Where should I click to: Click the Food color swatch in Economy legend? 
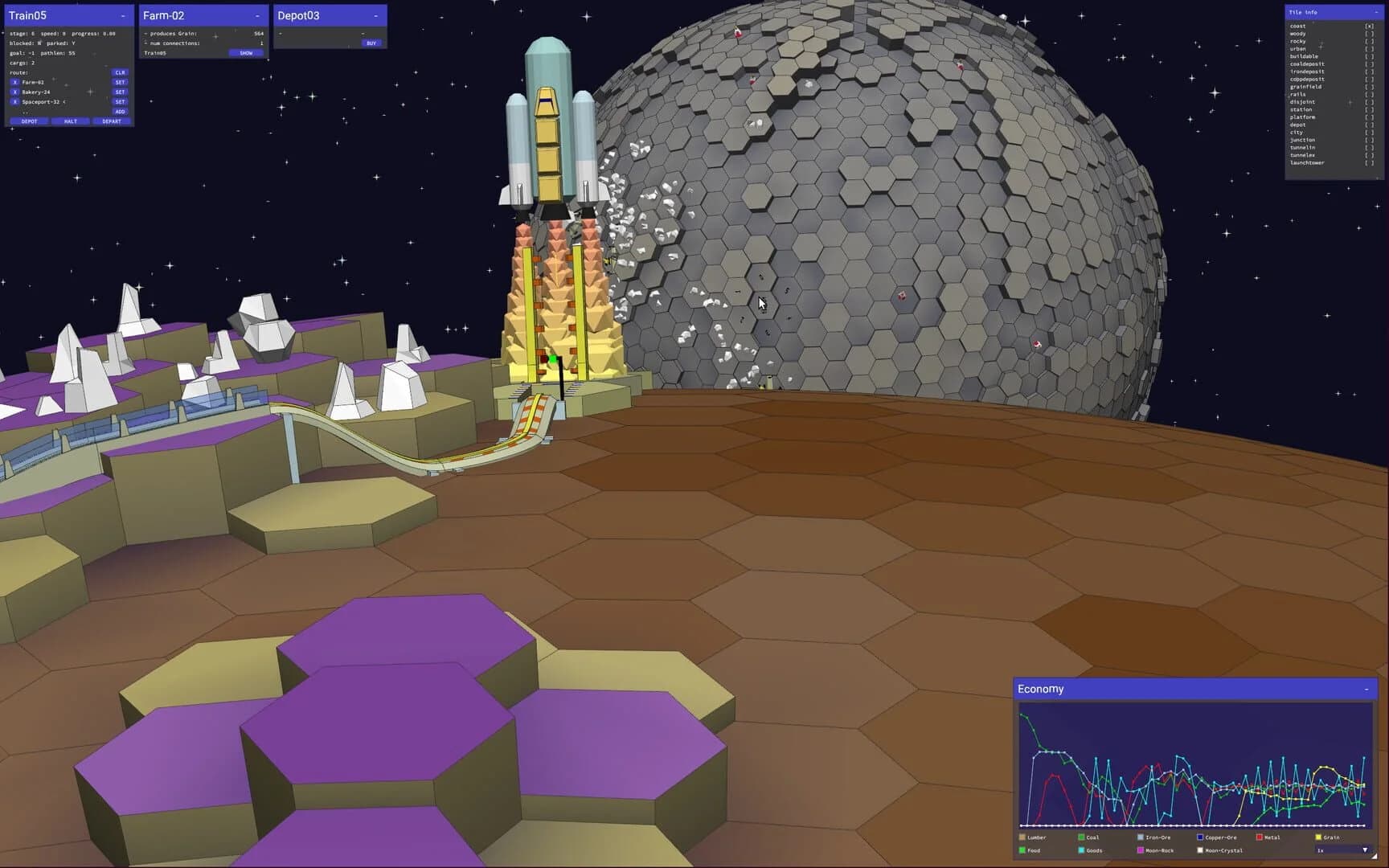coord(1022,850)
